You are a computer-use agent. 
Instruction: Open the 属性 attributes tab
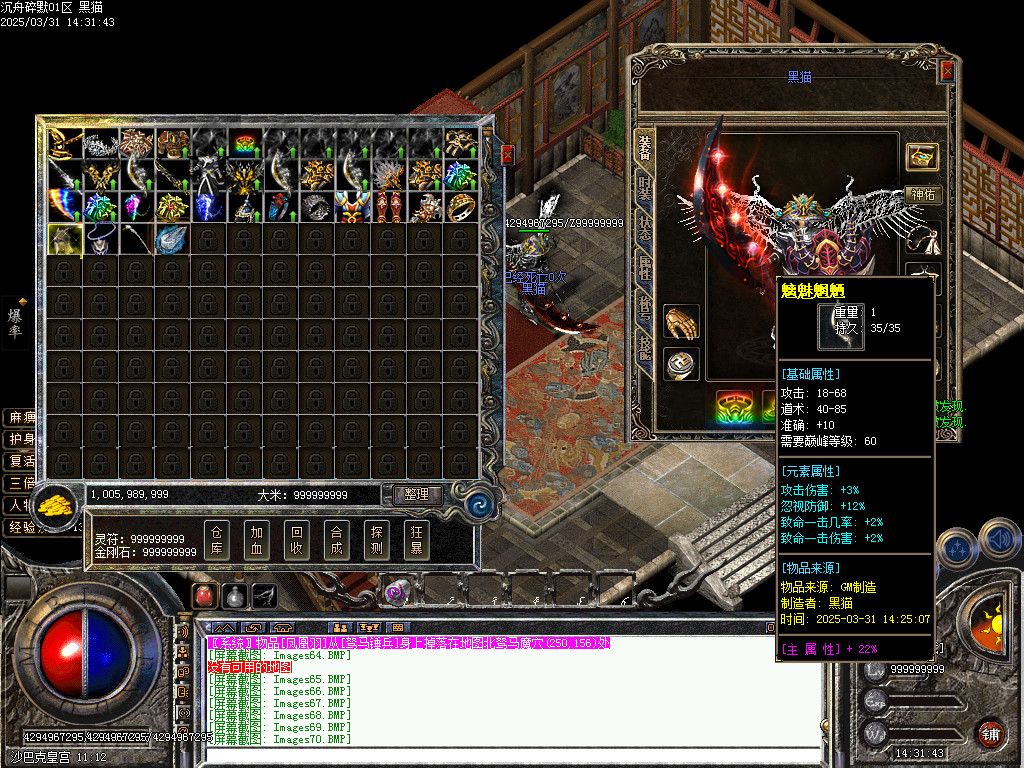pyautogui.click(x=644, y=270)
